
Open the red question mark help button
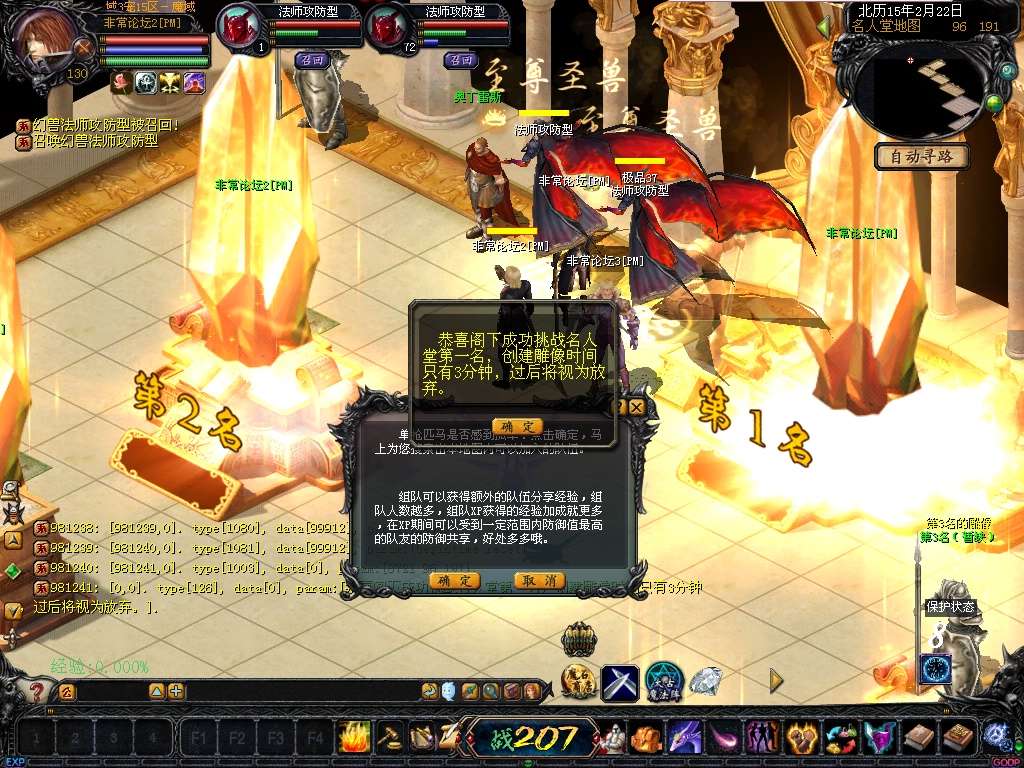(x=37, y=691)
